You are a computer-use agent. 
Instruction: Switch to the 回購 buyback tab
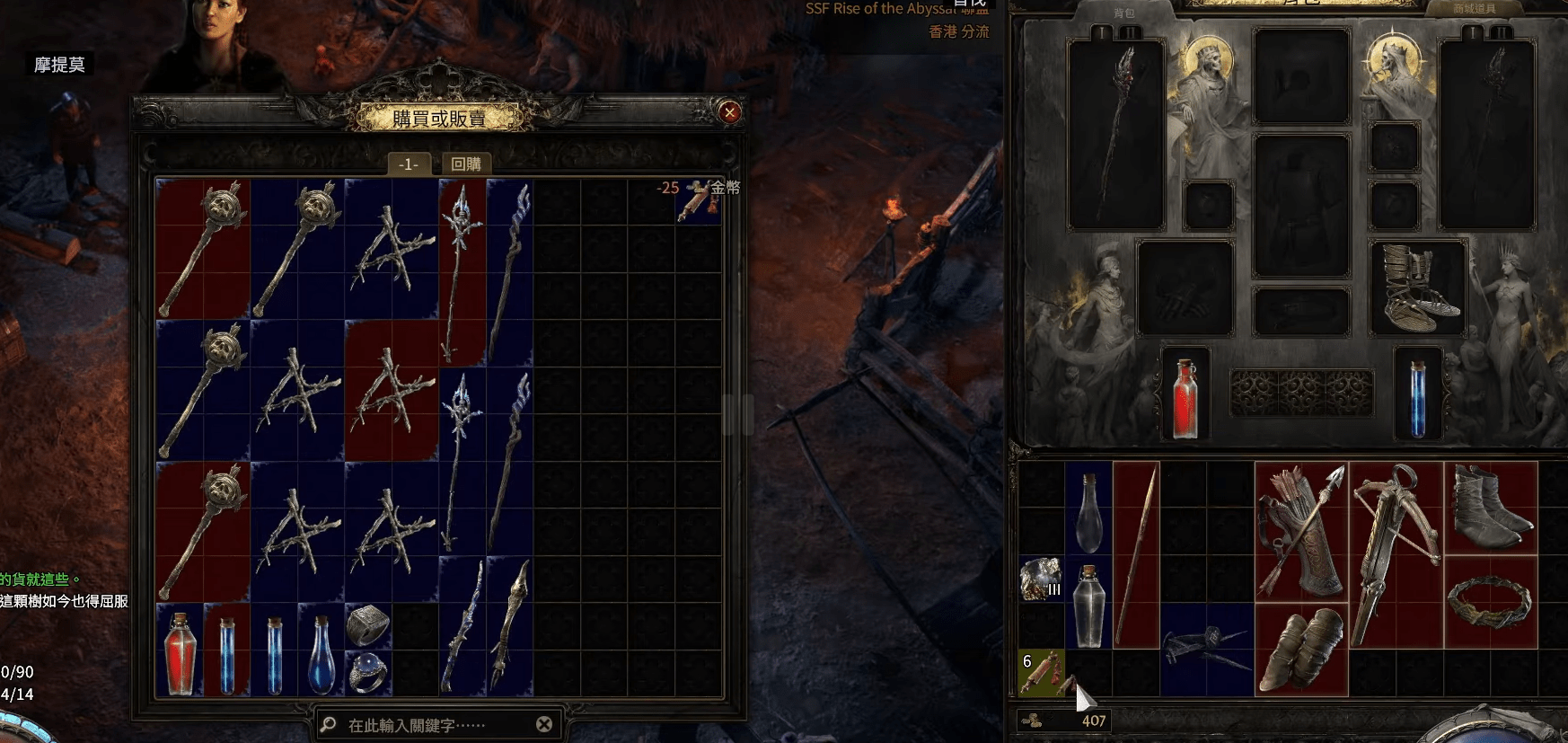click(x=466, y=164)
